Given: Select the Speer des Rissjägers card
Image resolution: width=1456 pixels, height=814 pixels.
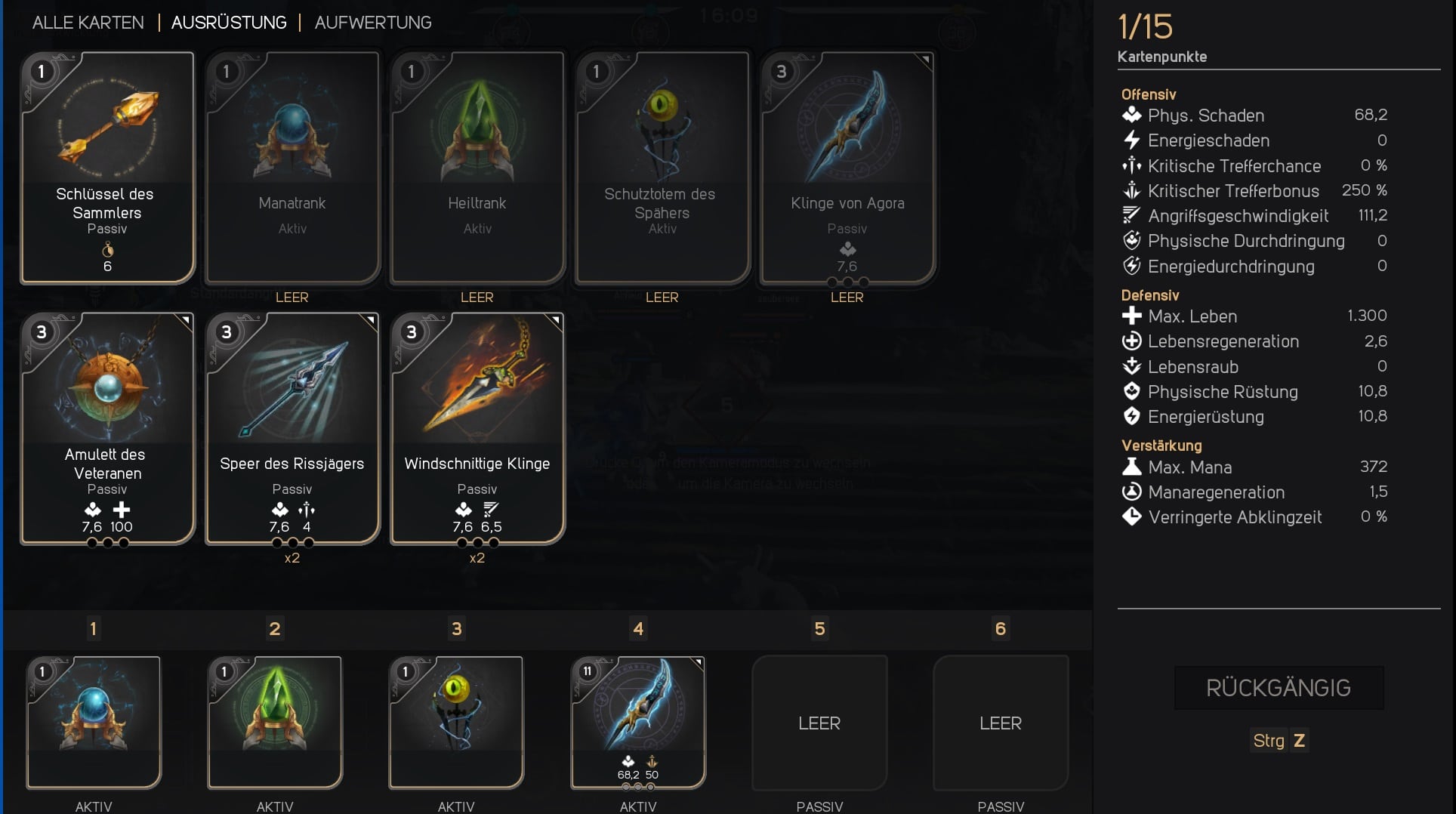Looking at the screenshot, I should tap(292, 428).
